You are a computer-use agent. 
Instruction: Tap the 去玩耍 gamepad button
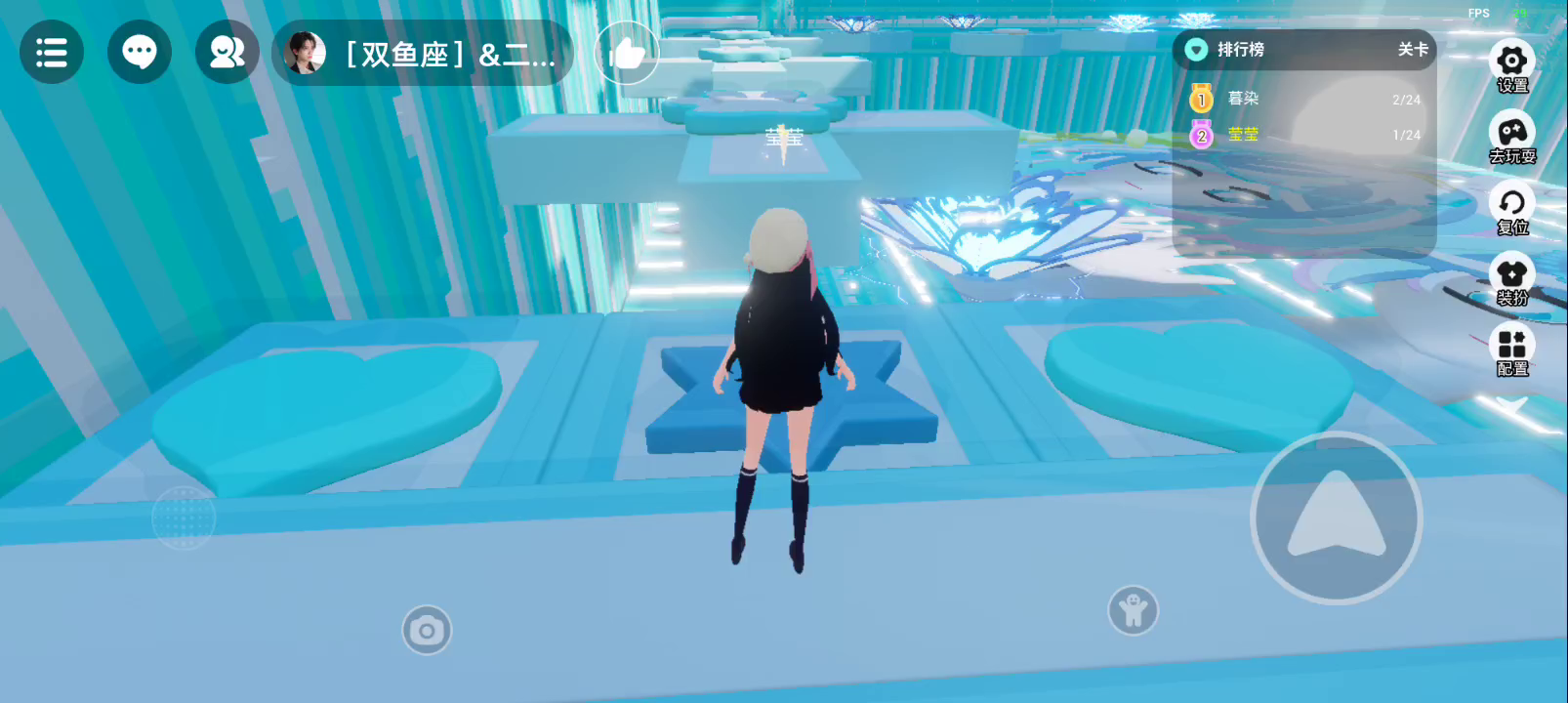[1511, 138]
